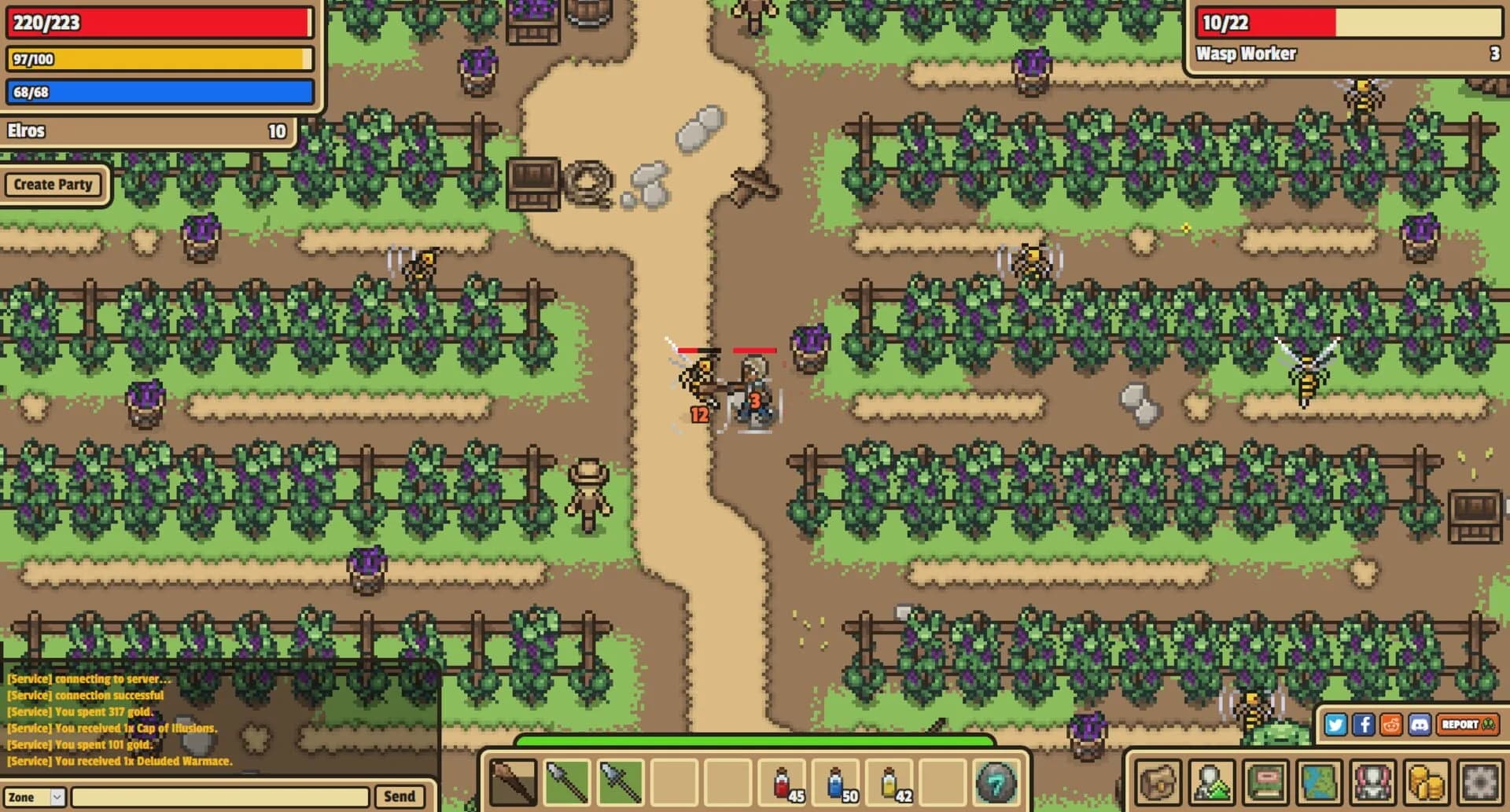Click the Create Party button

(x=53, y=185)
